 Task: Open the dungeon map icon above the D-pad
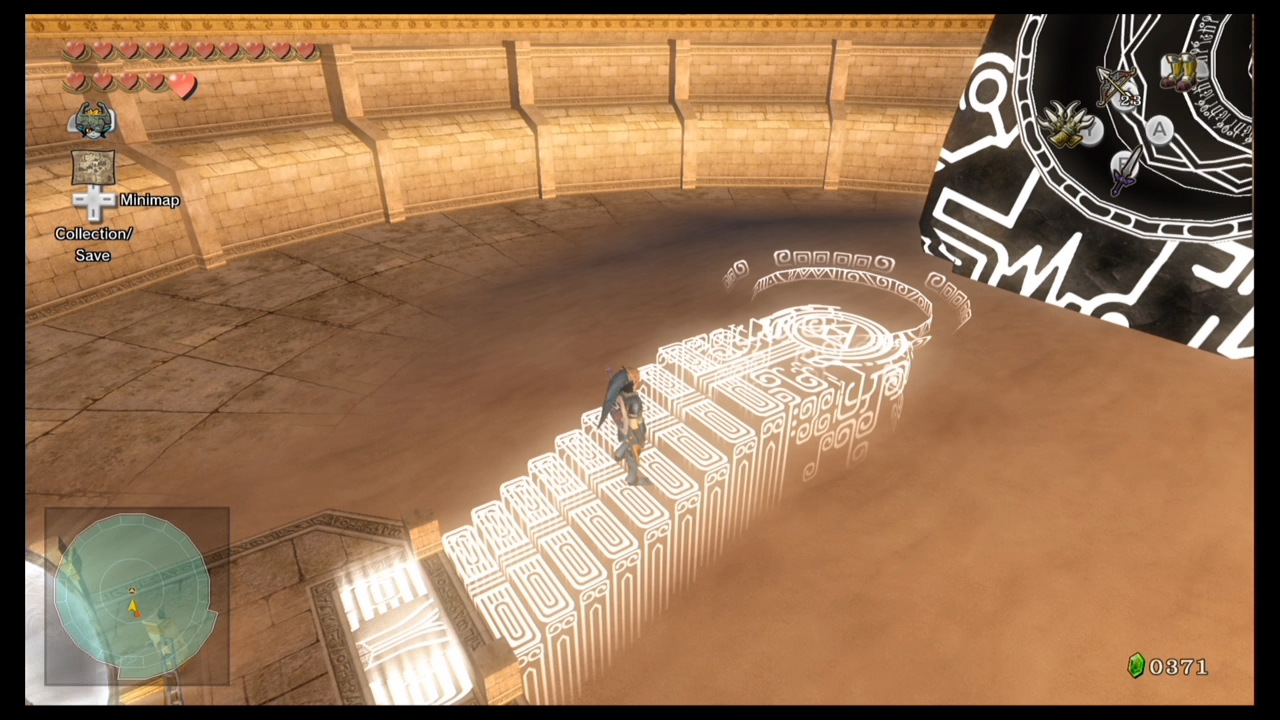[92, 166]
